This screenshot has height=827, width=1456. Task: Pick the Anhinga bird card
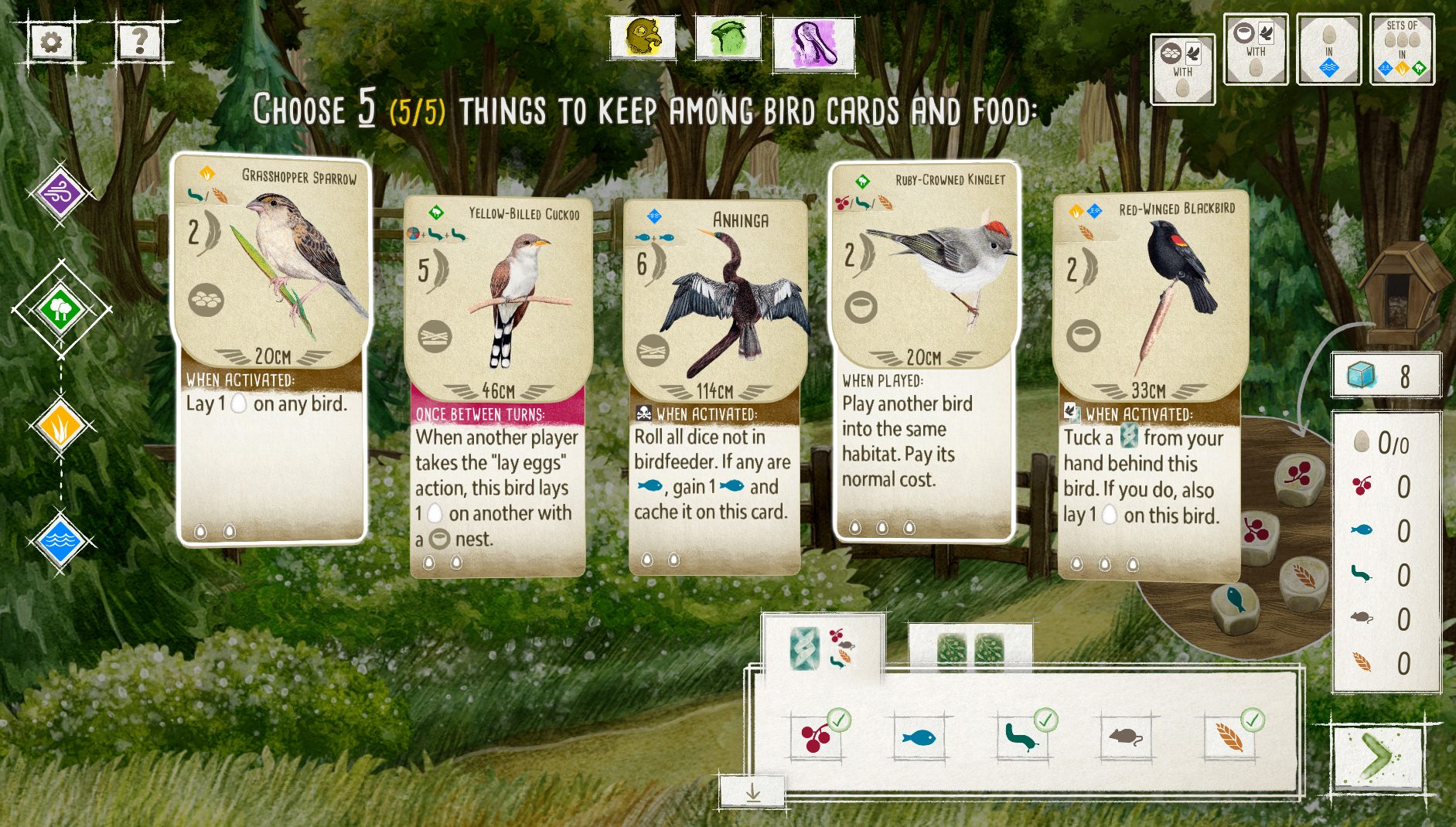[x=714, y=386]
